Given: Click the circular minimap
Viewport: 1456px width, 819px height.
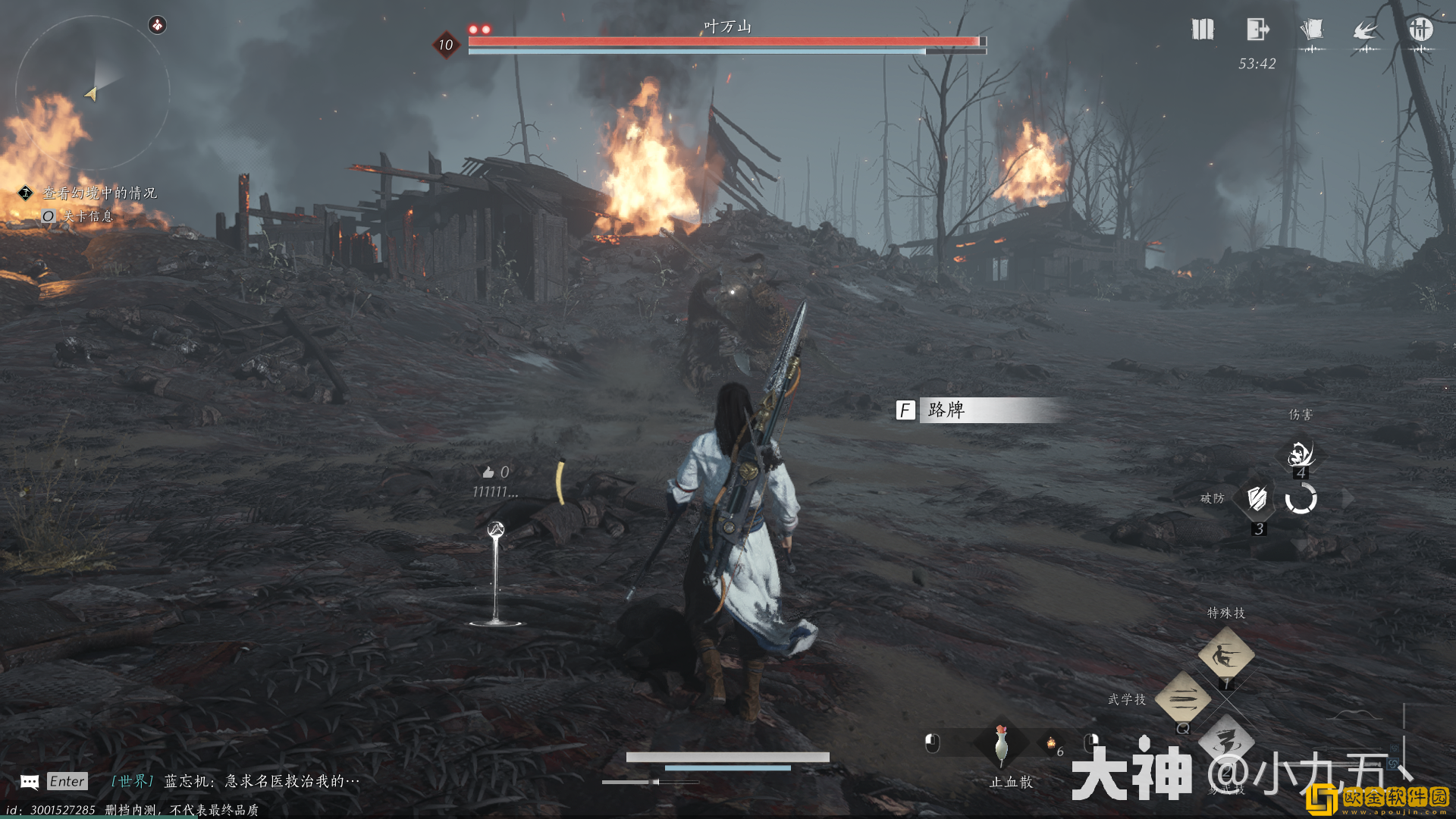Looking at the screenshot, I should (x=92, y=93).
